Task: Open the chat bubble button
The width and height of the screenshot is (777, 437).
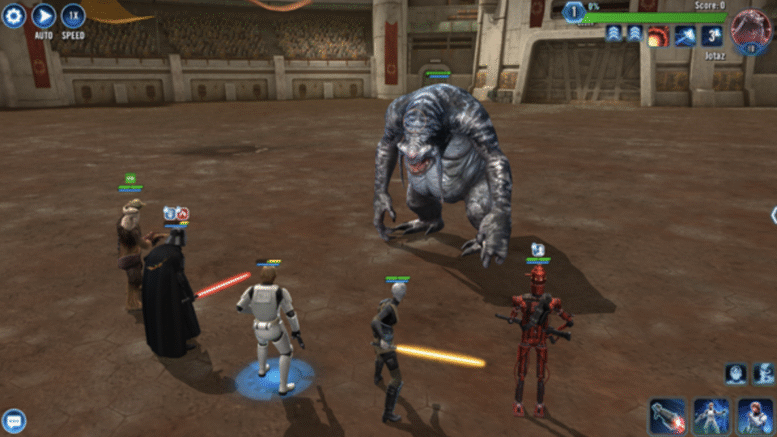Action: pos(13,421)
